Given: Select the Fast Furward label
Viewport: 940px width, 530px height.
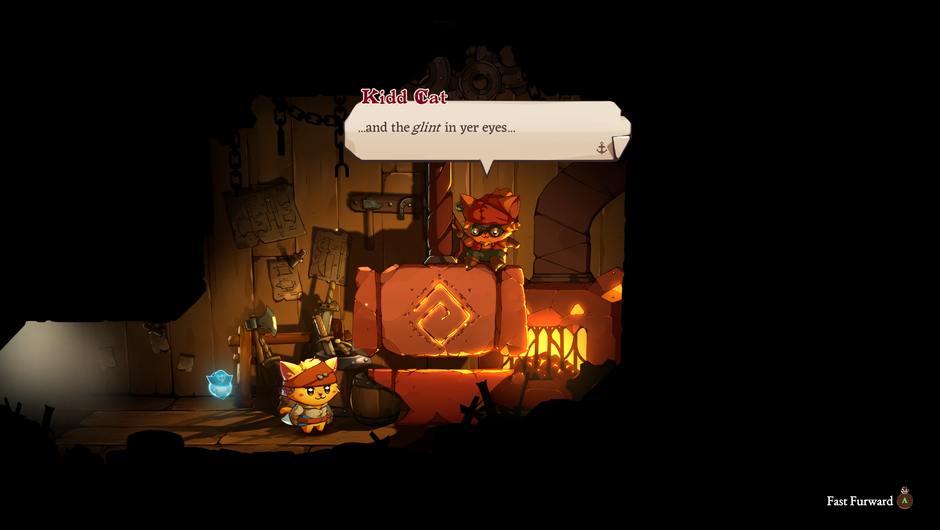Looking at the screenshot, I should (859, 501).
